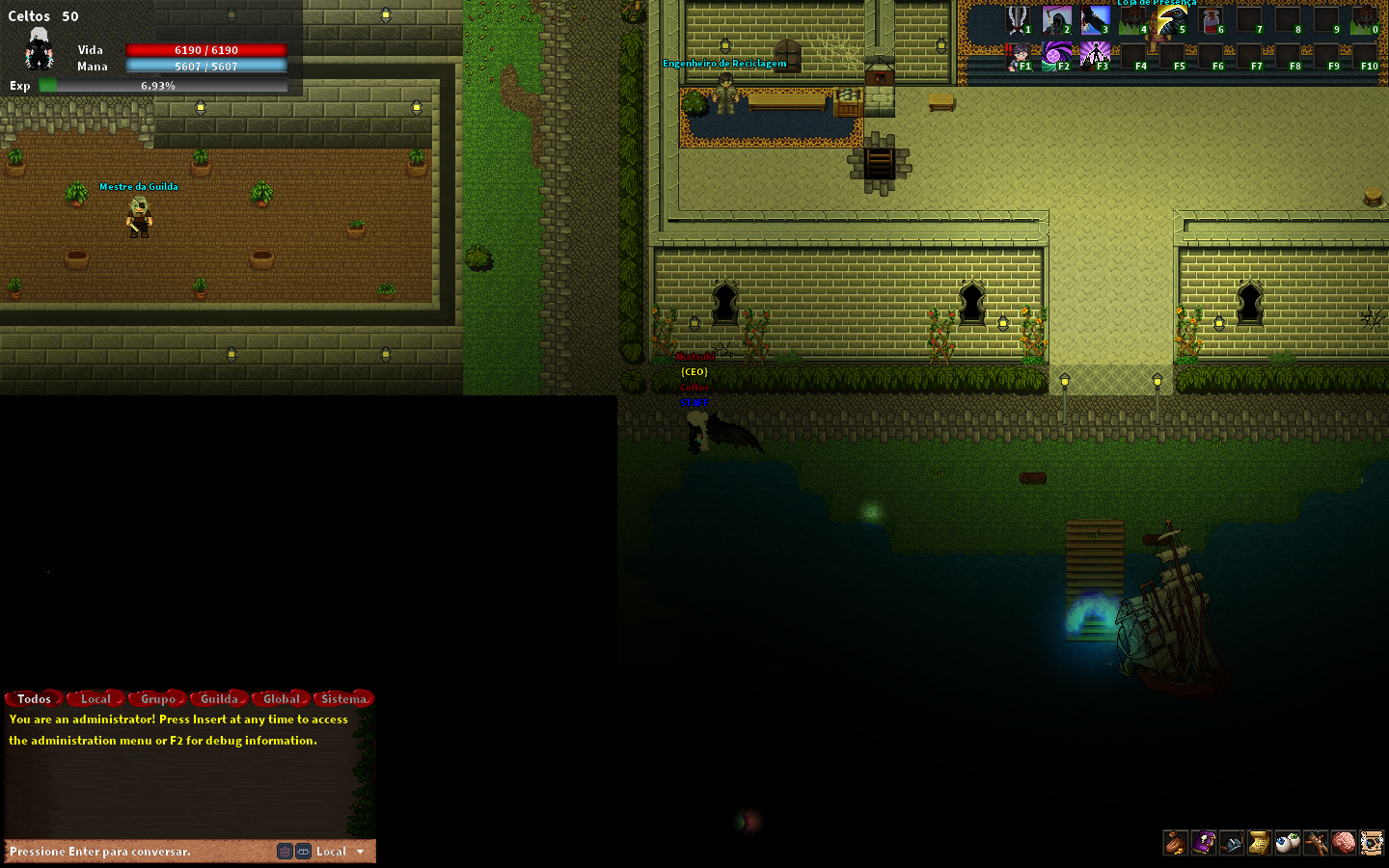Open the Sistema chat channel
The width and height of the screenshot is (1389, 868).
343,698
